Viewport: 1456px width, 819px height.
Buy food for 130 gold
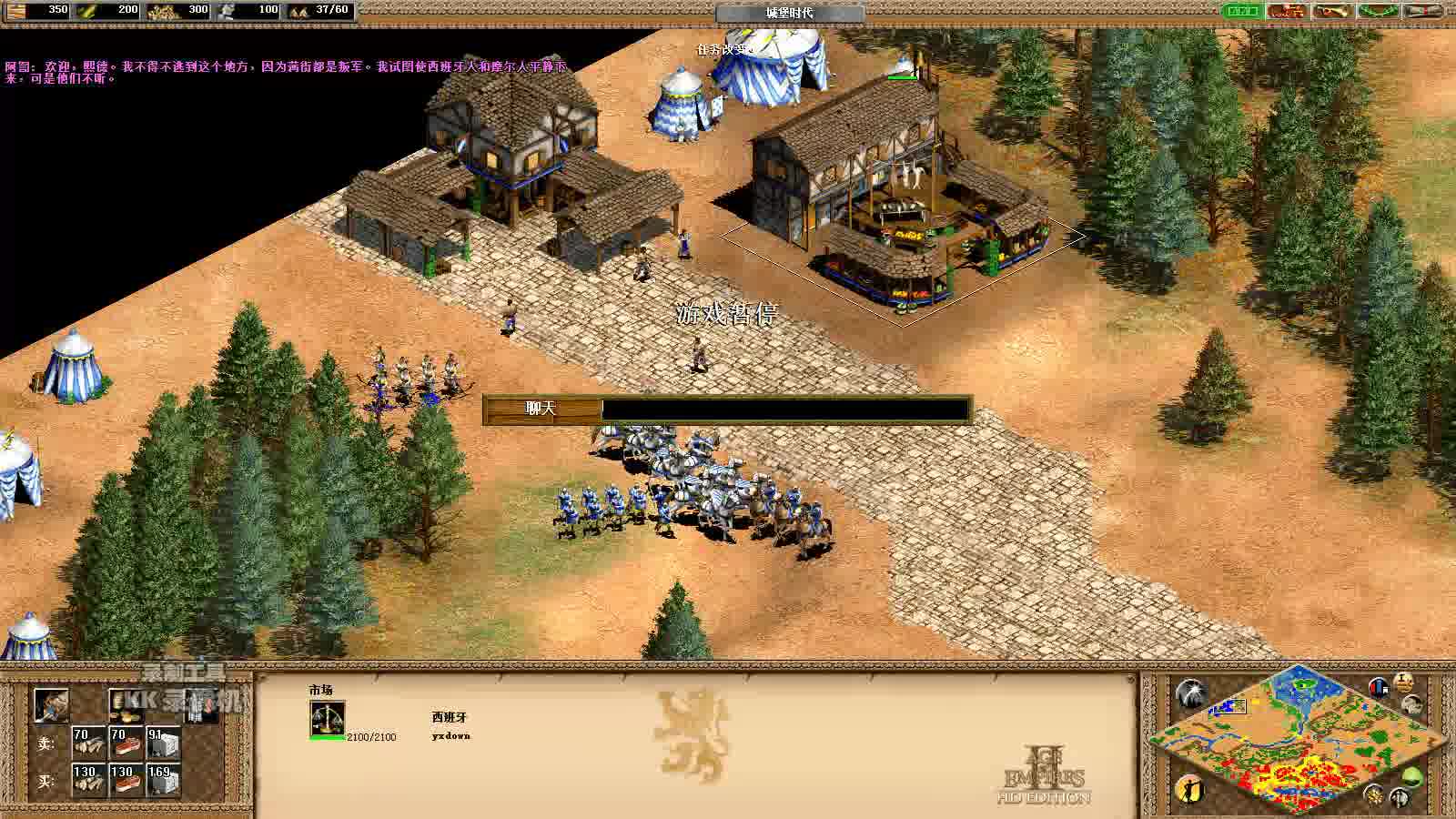pos(126,780)
